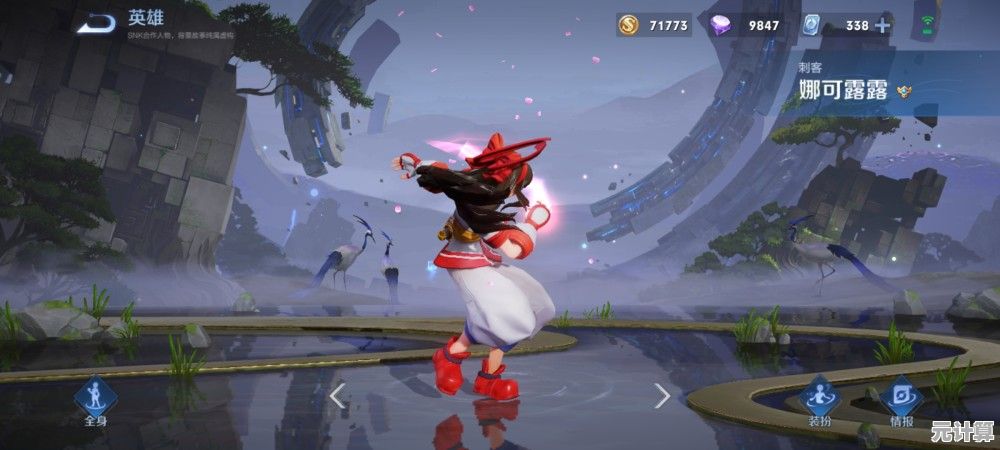Viewport: 1000px width, 450px height.
Task: Open the 全身 full-body view
Action: click(x=96, y=398)
